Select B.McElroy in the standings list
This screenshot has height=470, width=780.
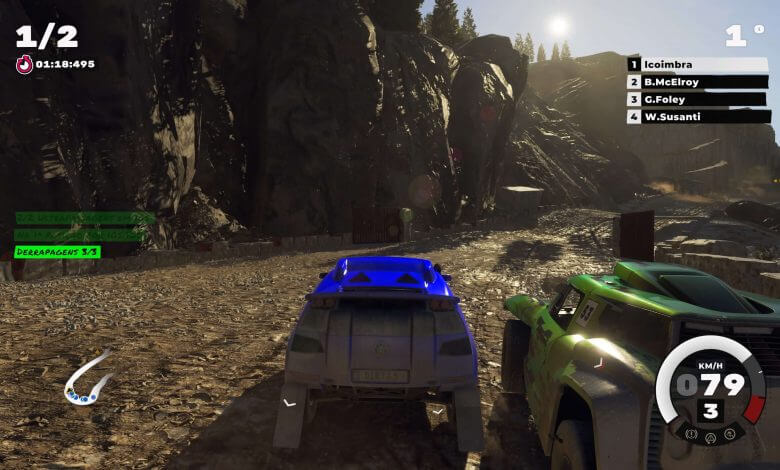click(698, 82)
